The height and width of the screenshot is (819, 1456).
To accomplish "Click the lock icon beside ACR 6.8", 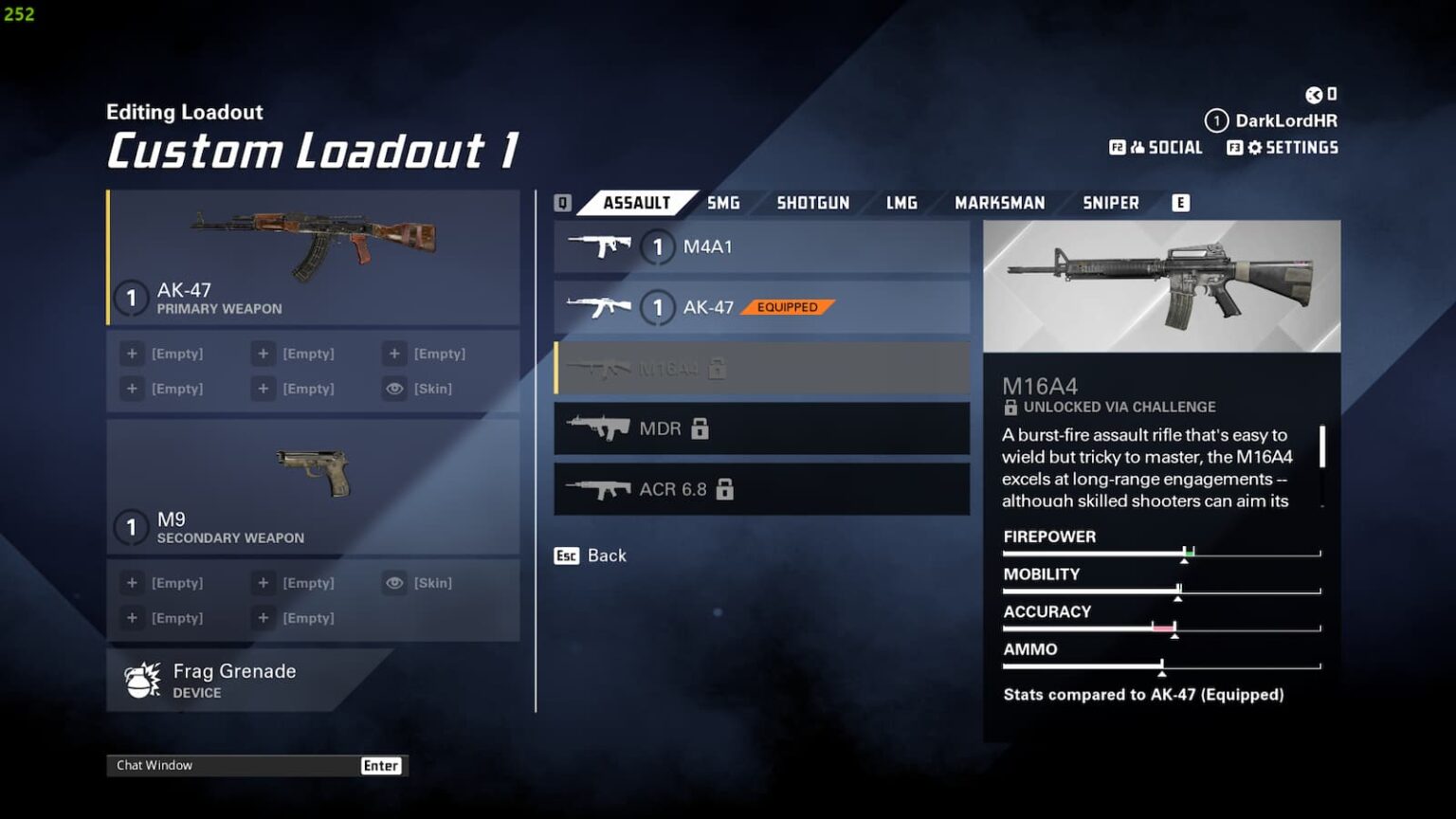I will (x=724, y=489).
